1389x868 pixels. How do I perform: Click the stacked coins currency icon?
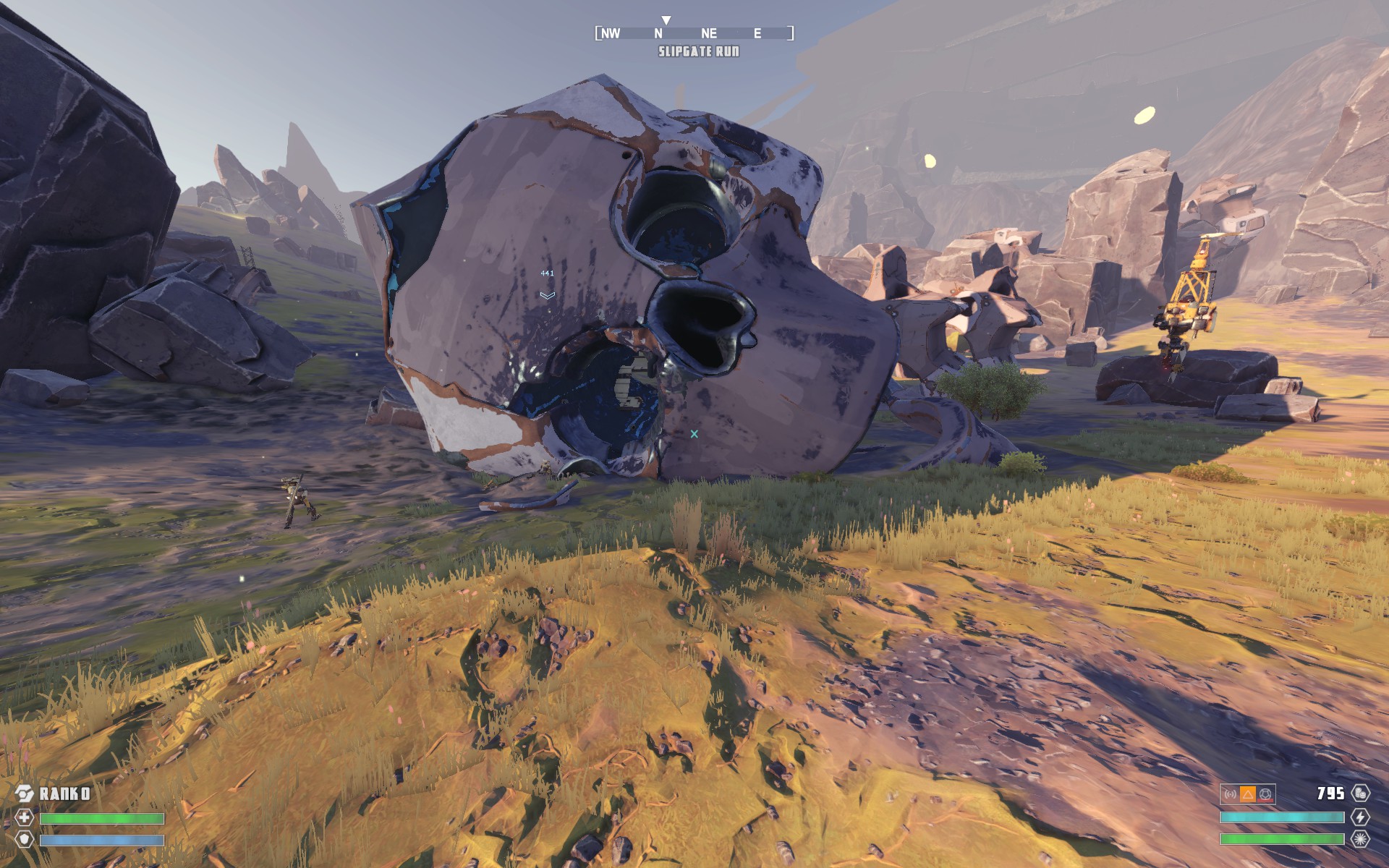pyautogui.click(x=1360, y=793)
